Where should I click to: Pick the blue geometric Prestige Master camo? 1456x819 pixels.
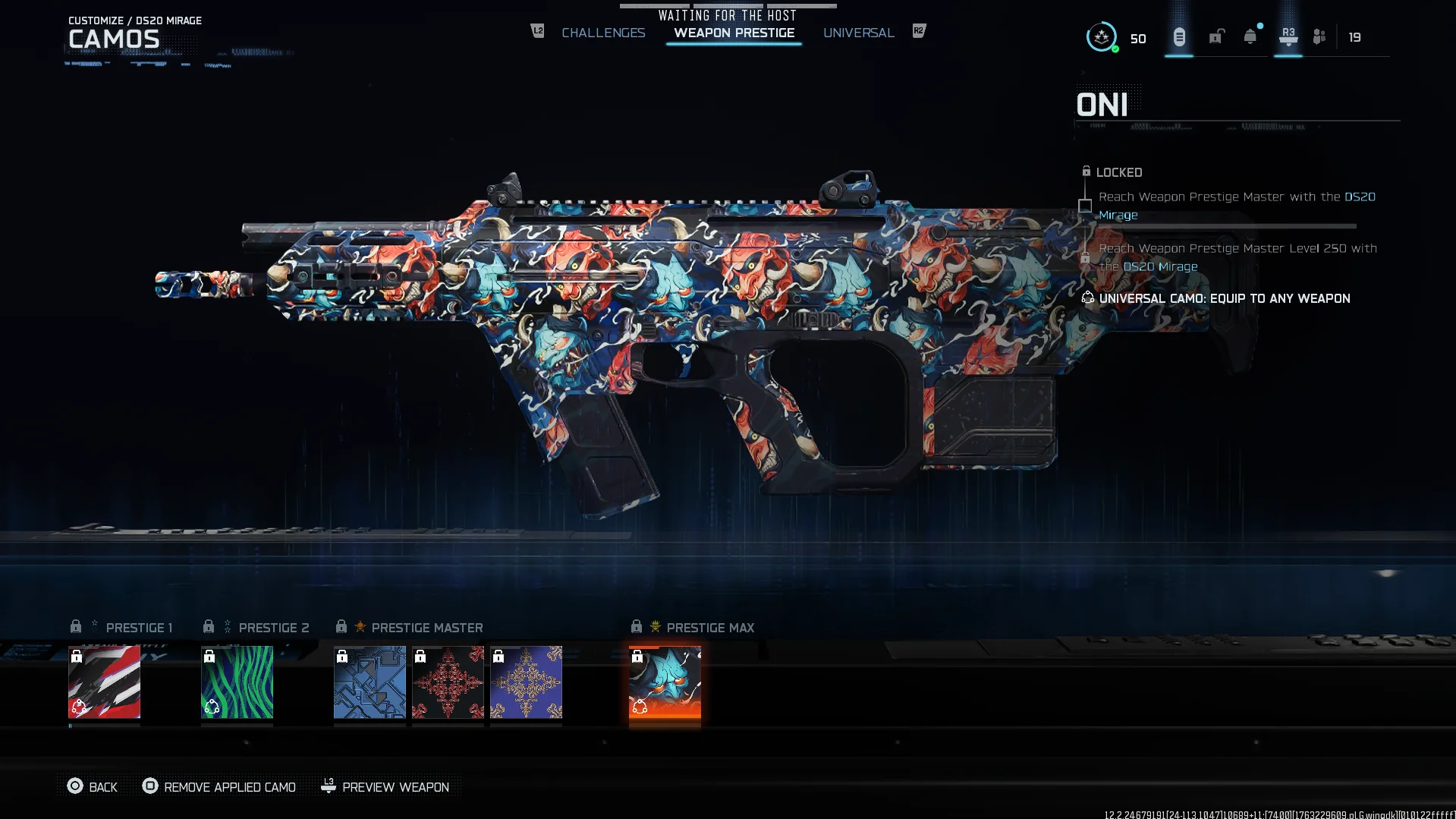370,682
